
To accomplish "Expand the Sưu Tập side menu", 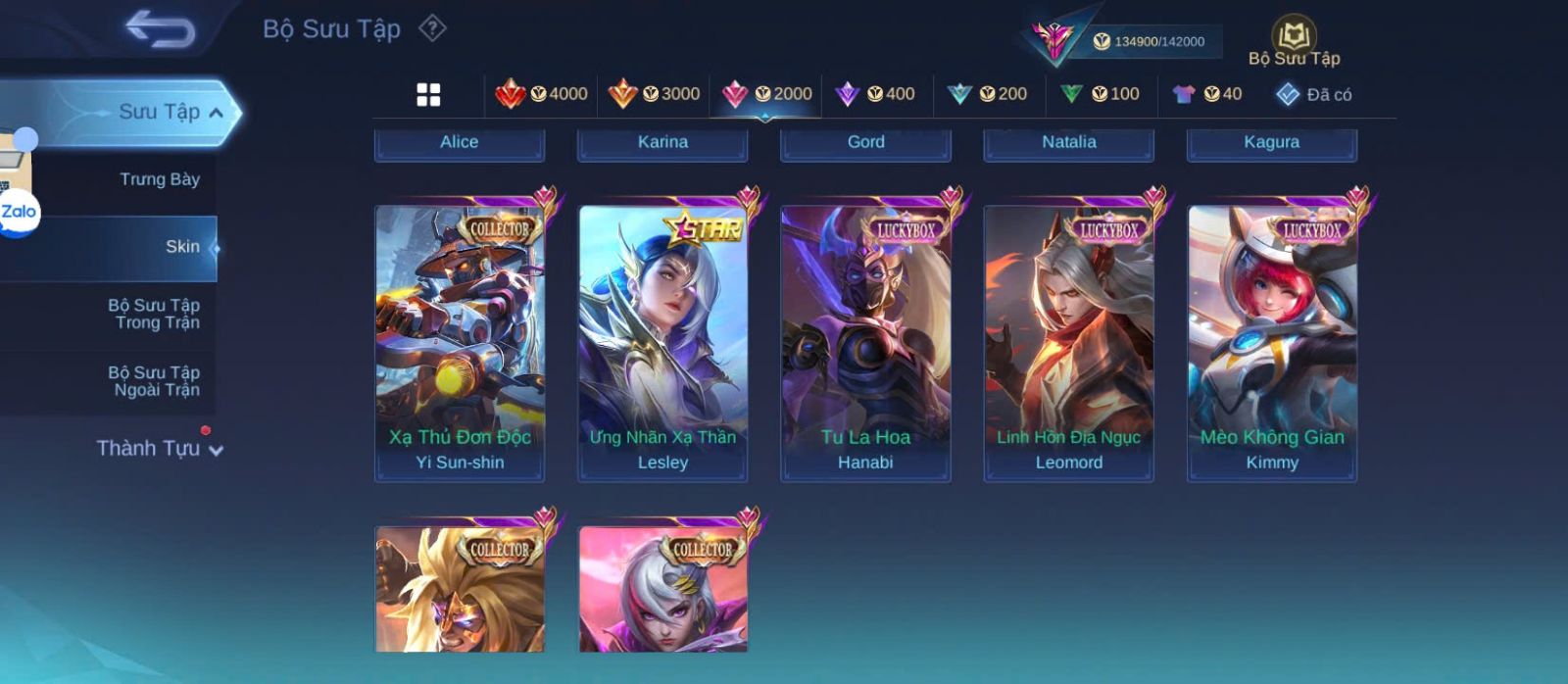I will coord(167,112).
